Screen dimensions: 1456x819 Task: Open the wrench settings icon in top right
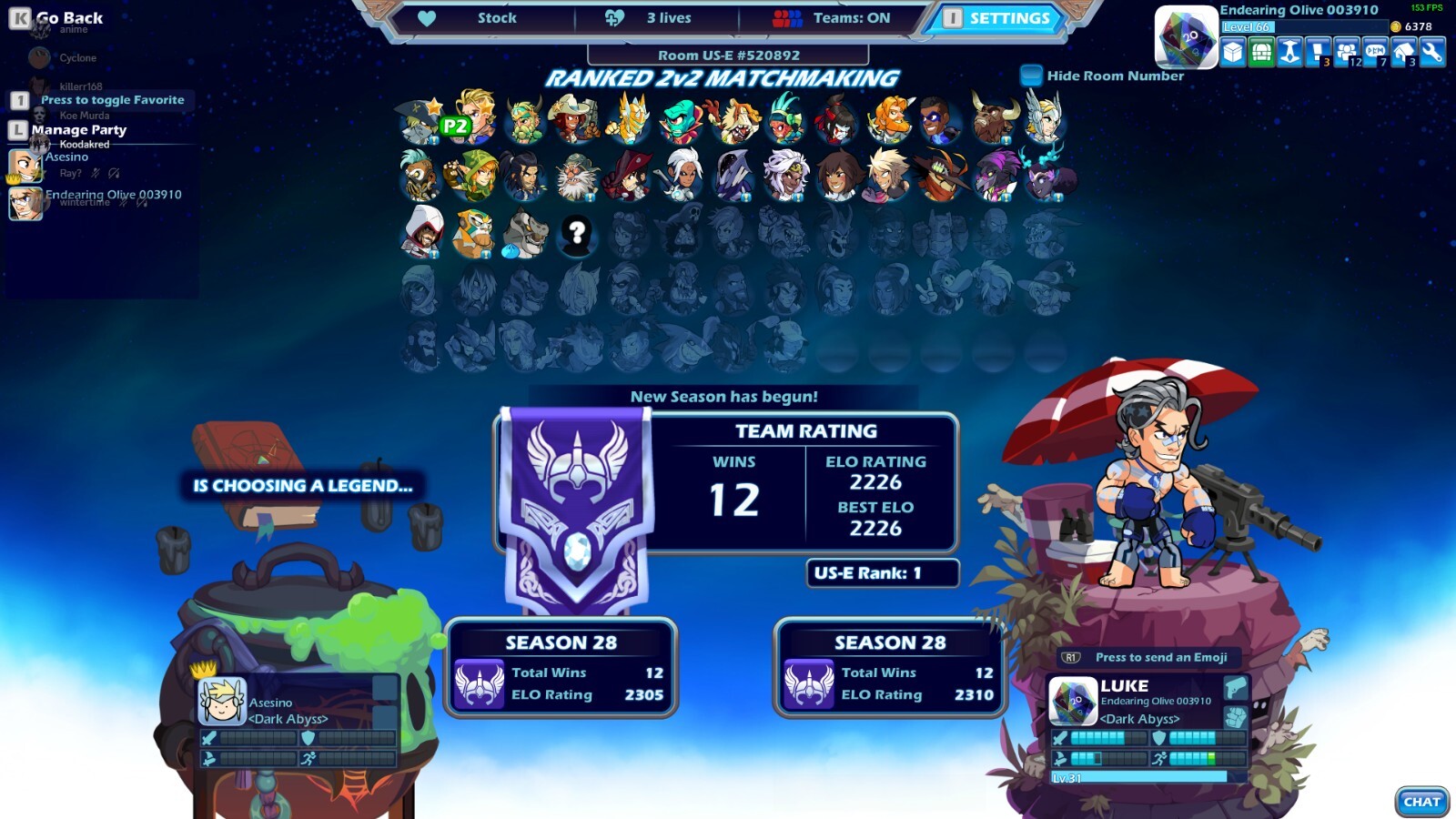pyautogui.click(x=1432, y=53)
